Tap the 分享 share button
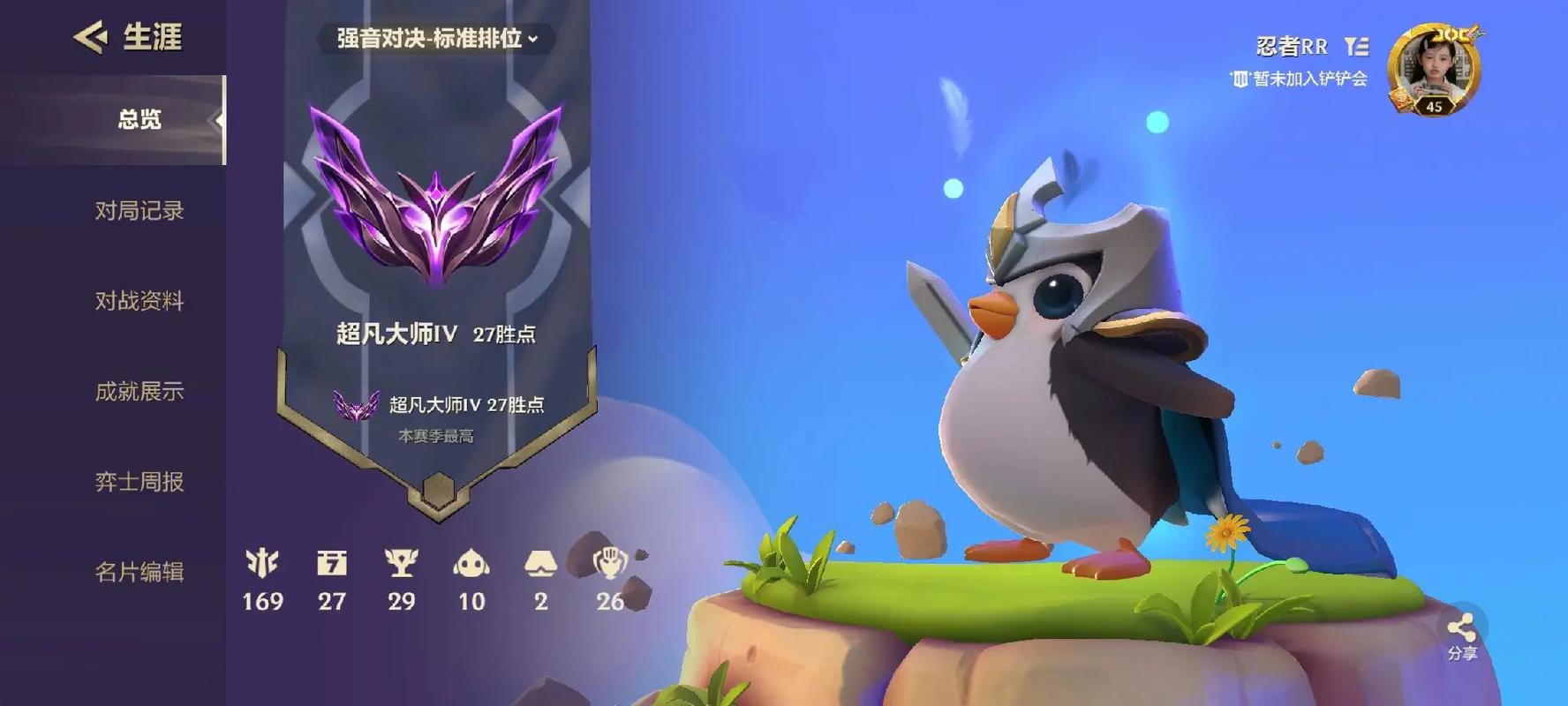1568x706 pixels. (x=1461, y=635)
